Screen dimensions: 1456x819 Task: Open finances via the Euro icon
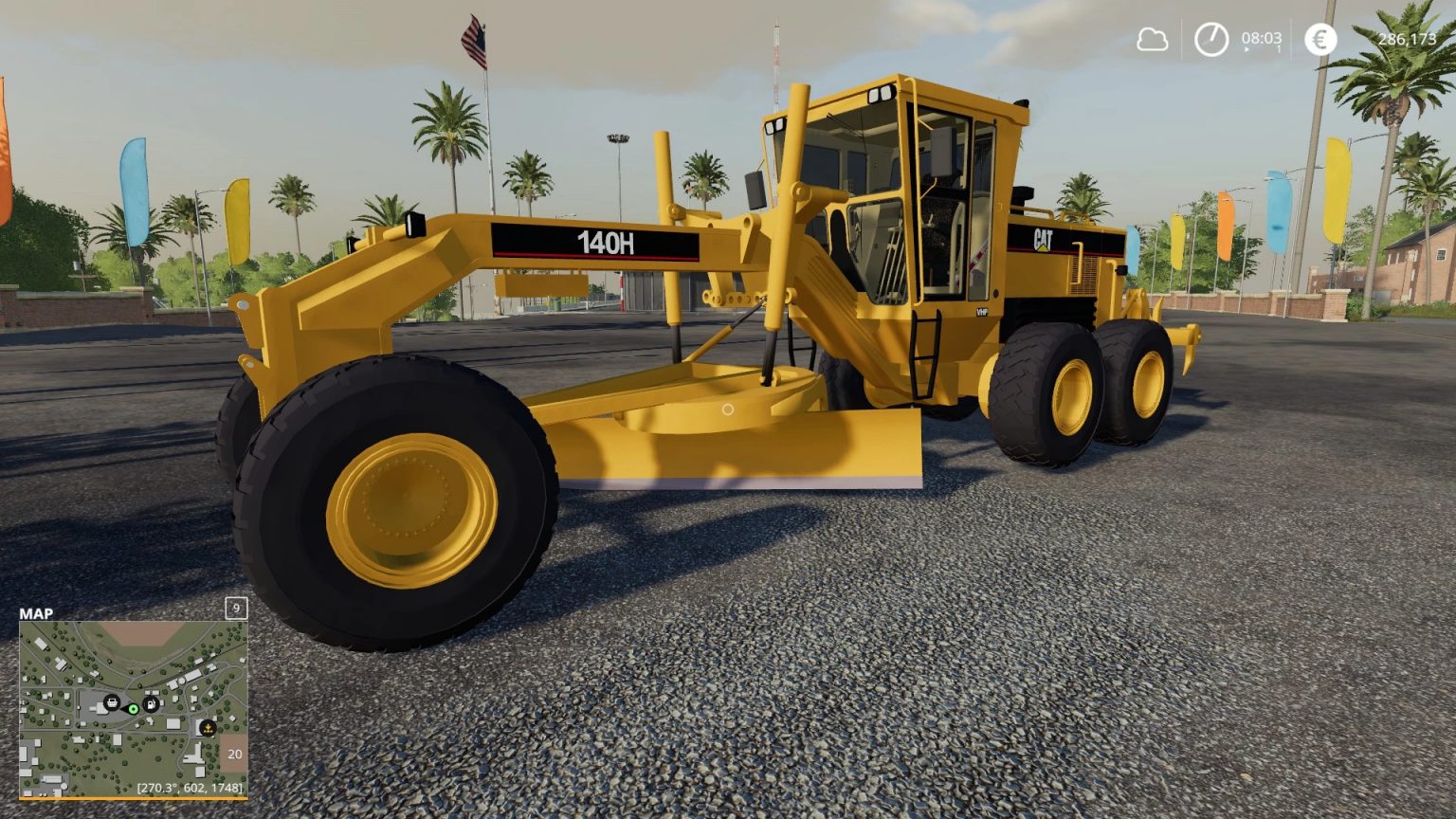click(1320, 40)
